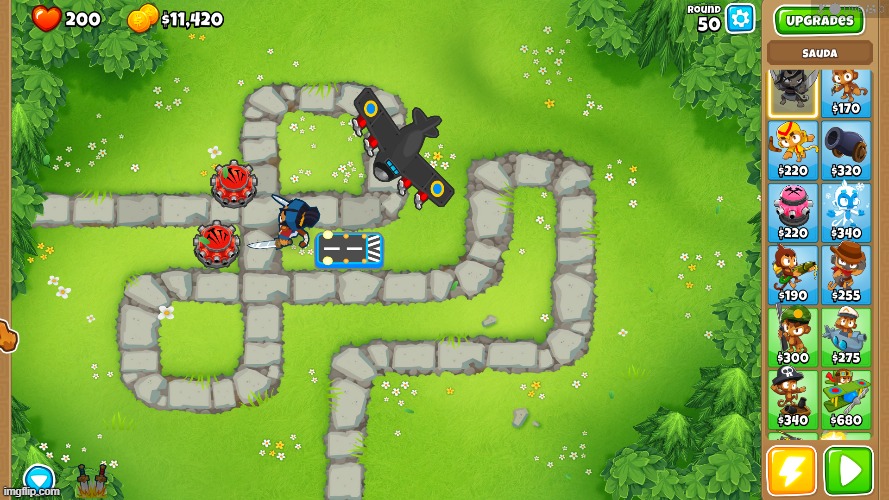Start the round with the green play button

[847, 471]
